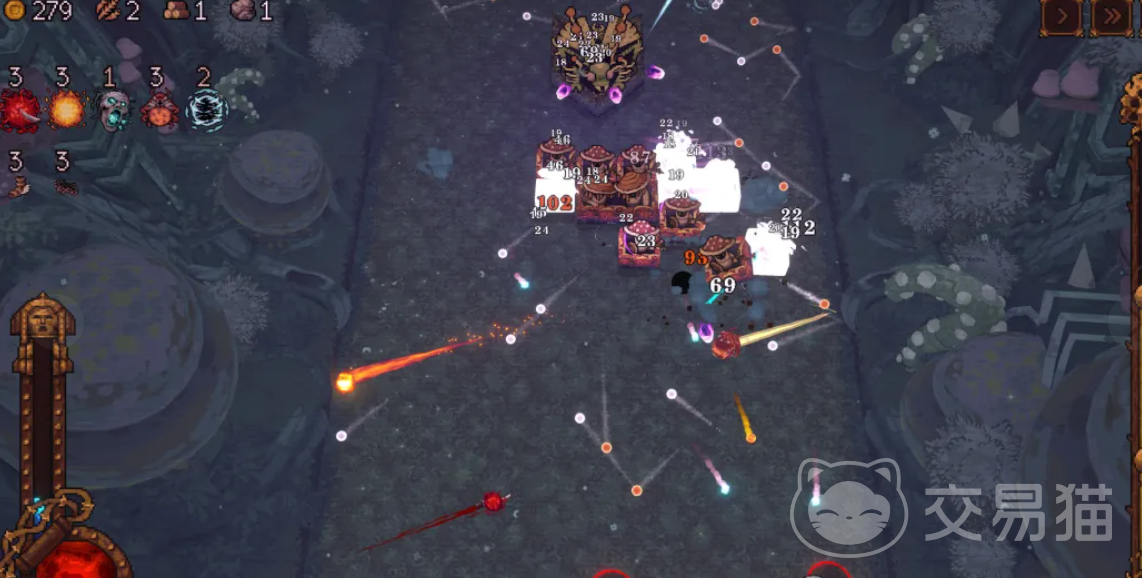The image size is (1142, 578).
Task: Select the red horned blood orb icon
Action: (x=18, y=110)
